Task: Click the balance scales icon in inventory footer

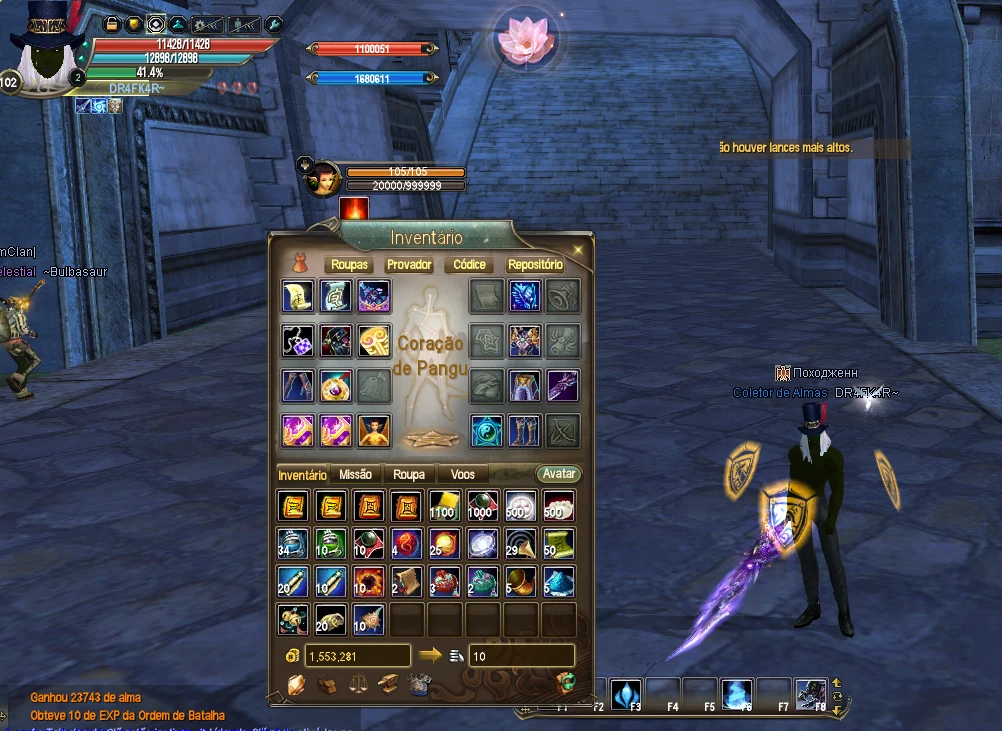Action: (x=357, y=685)
